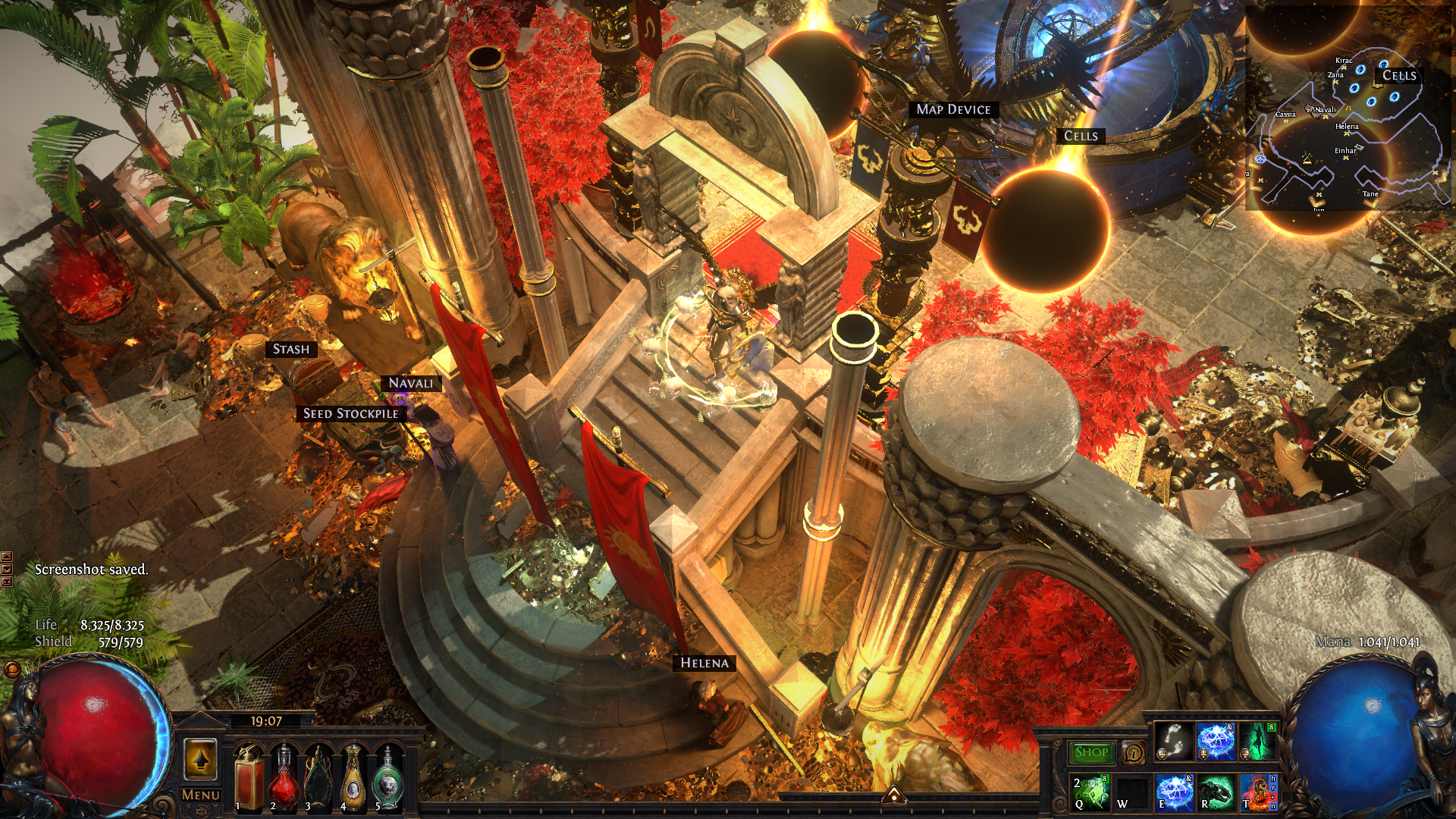Viewport: 1456px width, 819px height.
Task: Activate the blue rune circle skill on E
Action: (x=1174, y=792)
